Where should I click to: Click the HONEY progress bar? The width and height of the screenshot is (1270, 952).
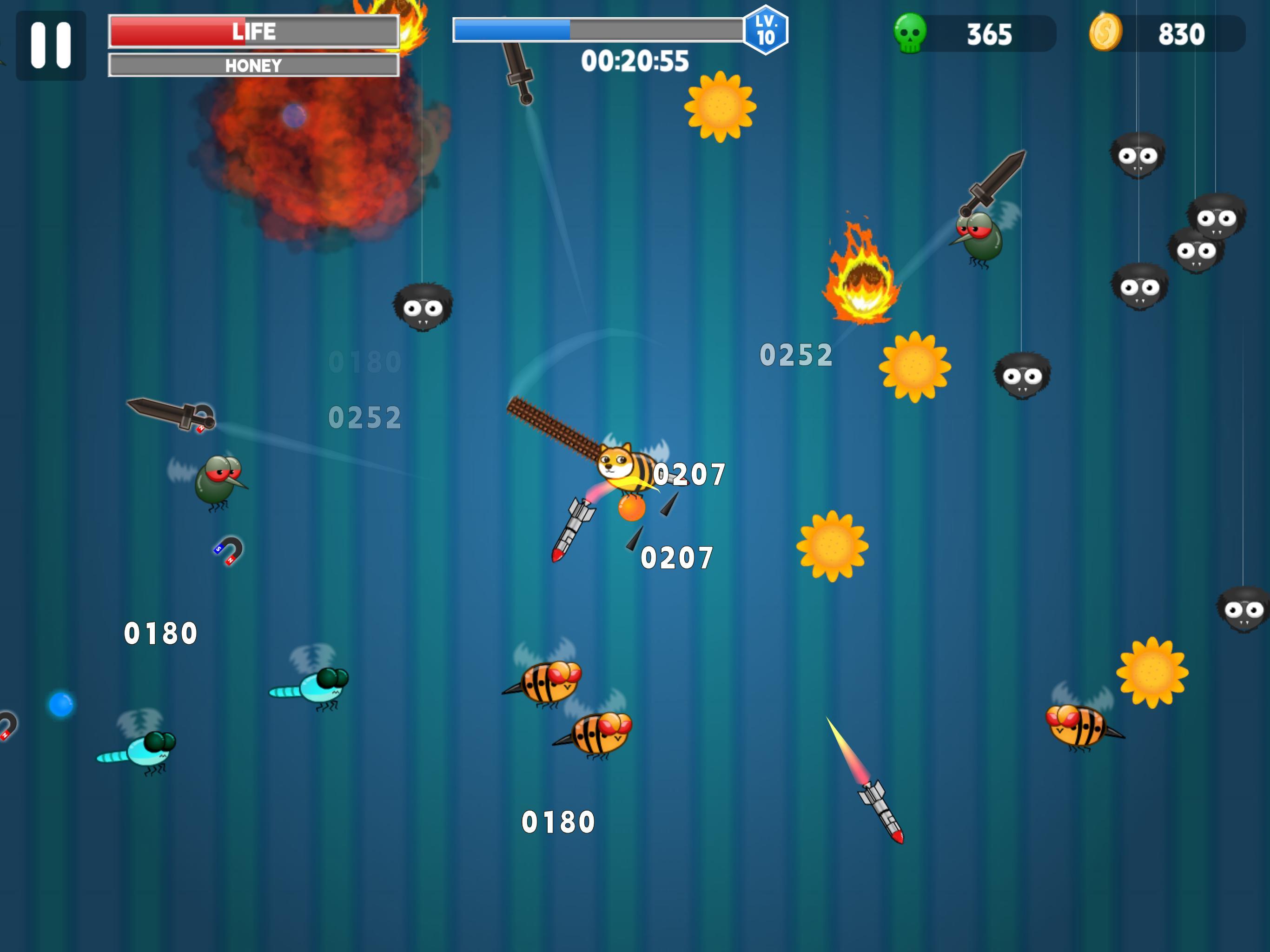(x=252, y=66)
